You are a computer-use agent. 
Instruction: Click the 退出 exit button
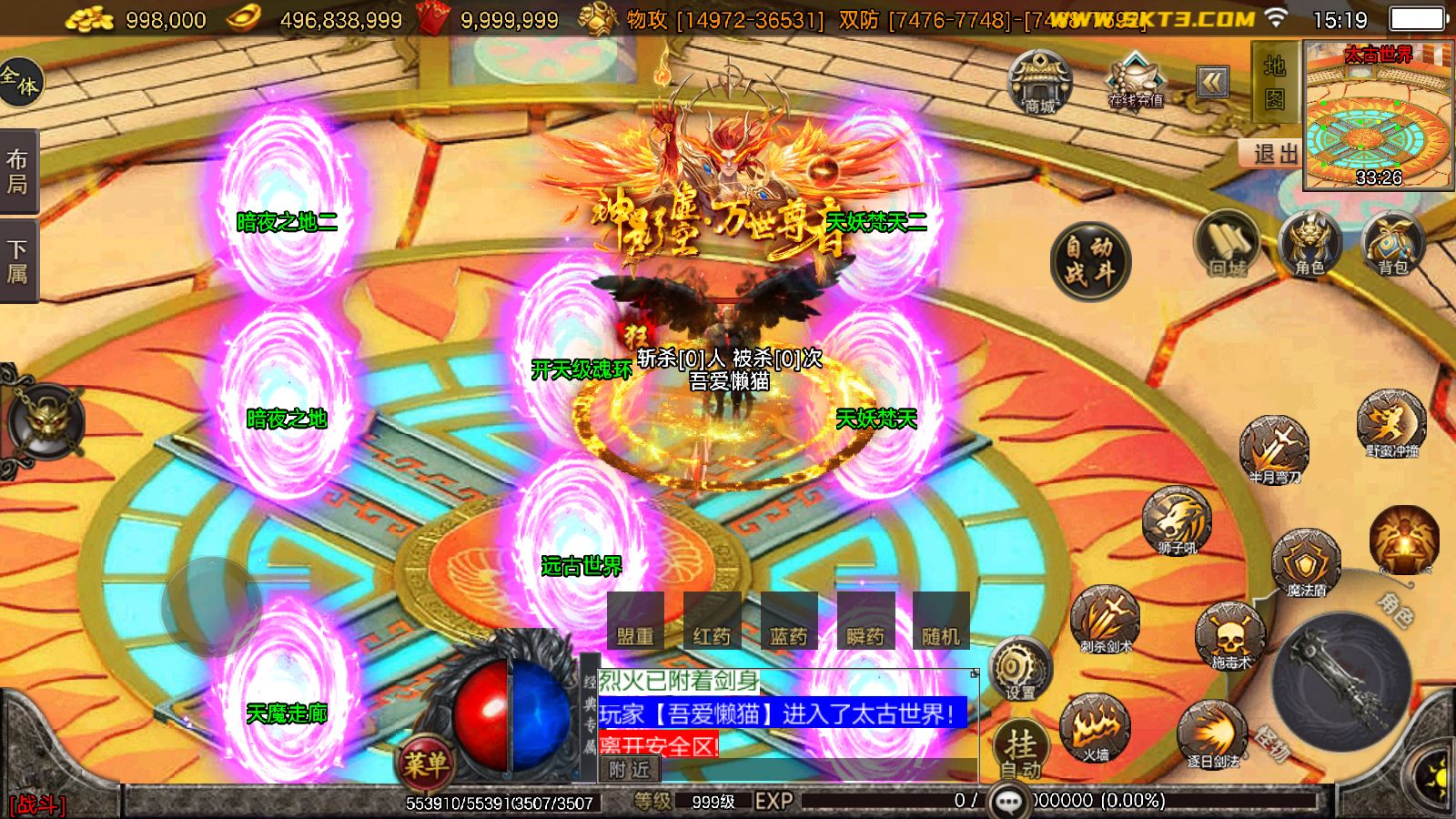click(x=1273, y=154)
